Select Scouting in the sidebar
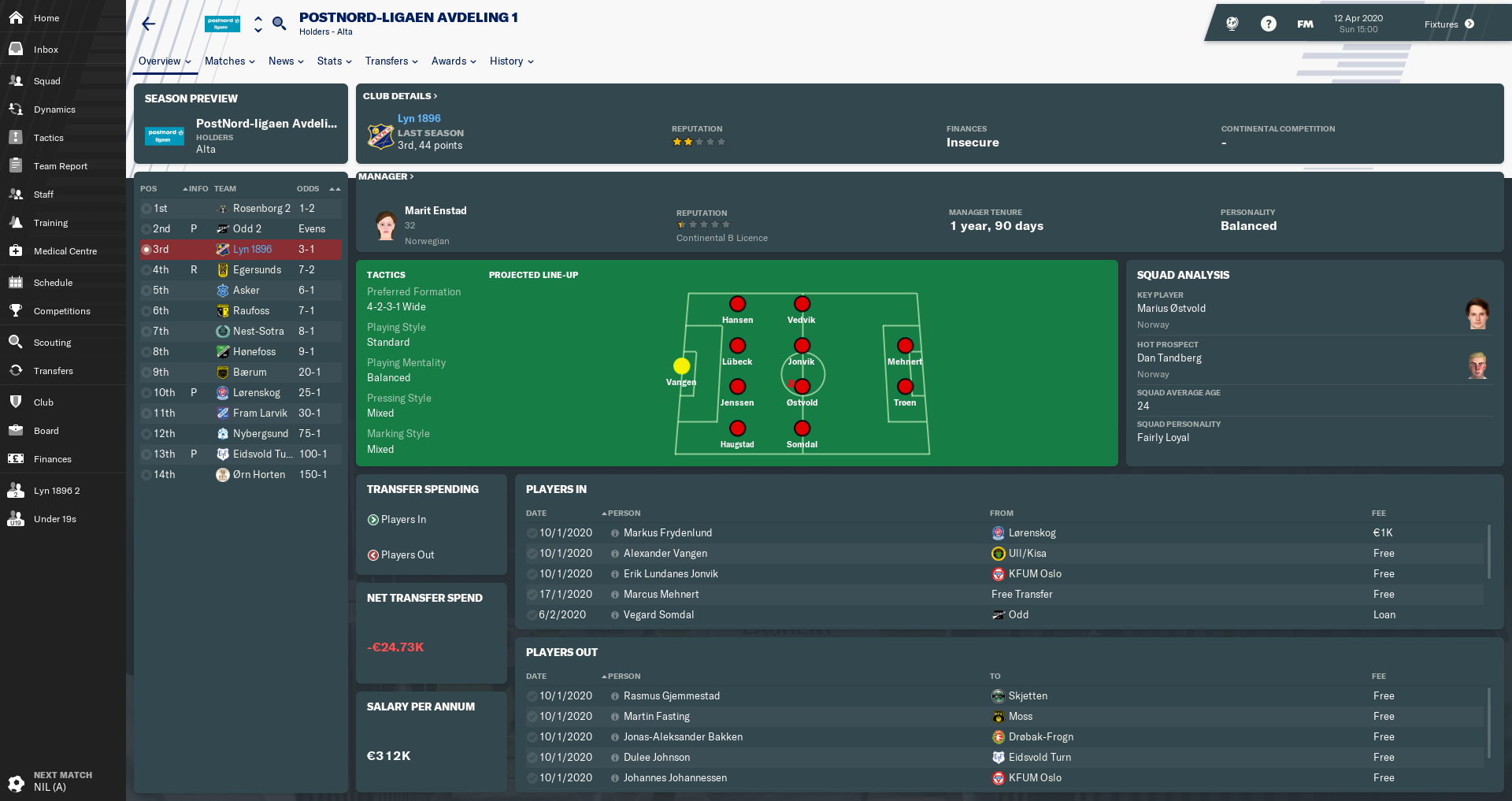 (52, 343)
